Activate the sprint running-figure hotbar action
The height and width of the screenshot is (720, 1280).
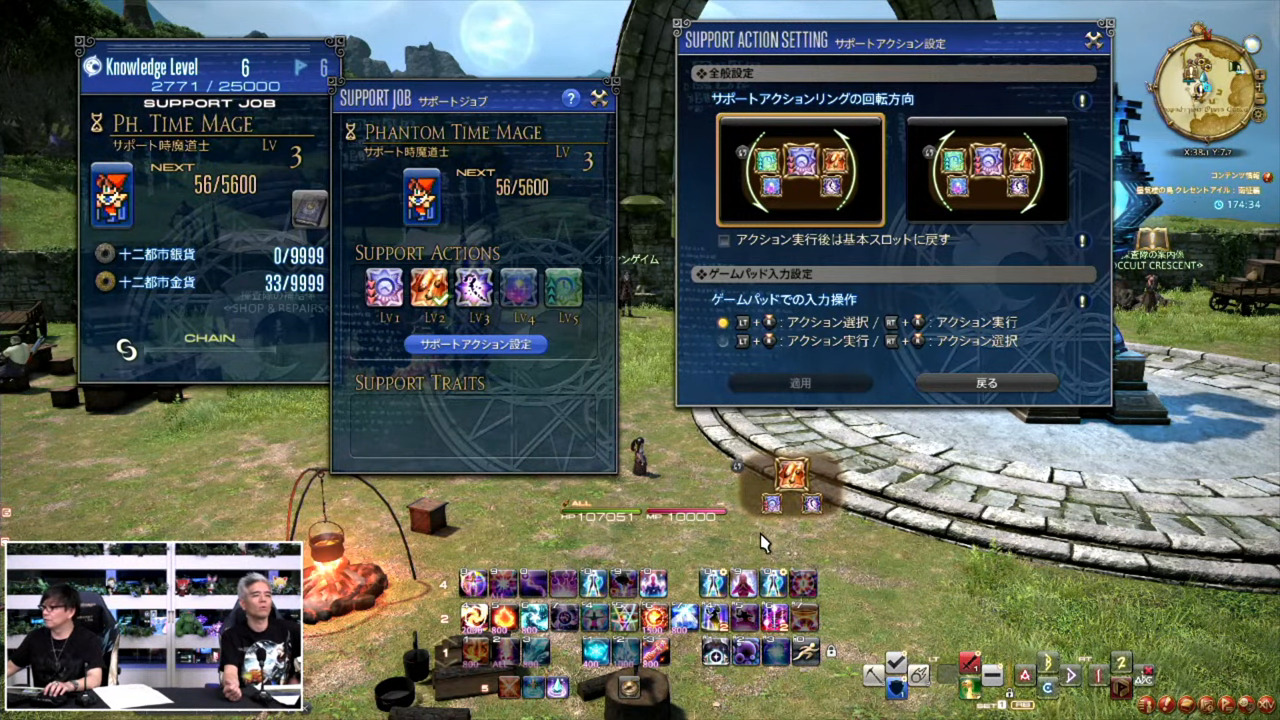805,651
